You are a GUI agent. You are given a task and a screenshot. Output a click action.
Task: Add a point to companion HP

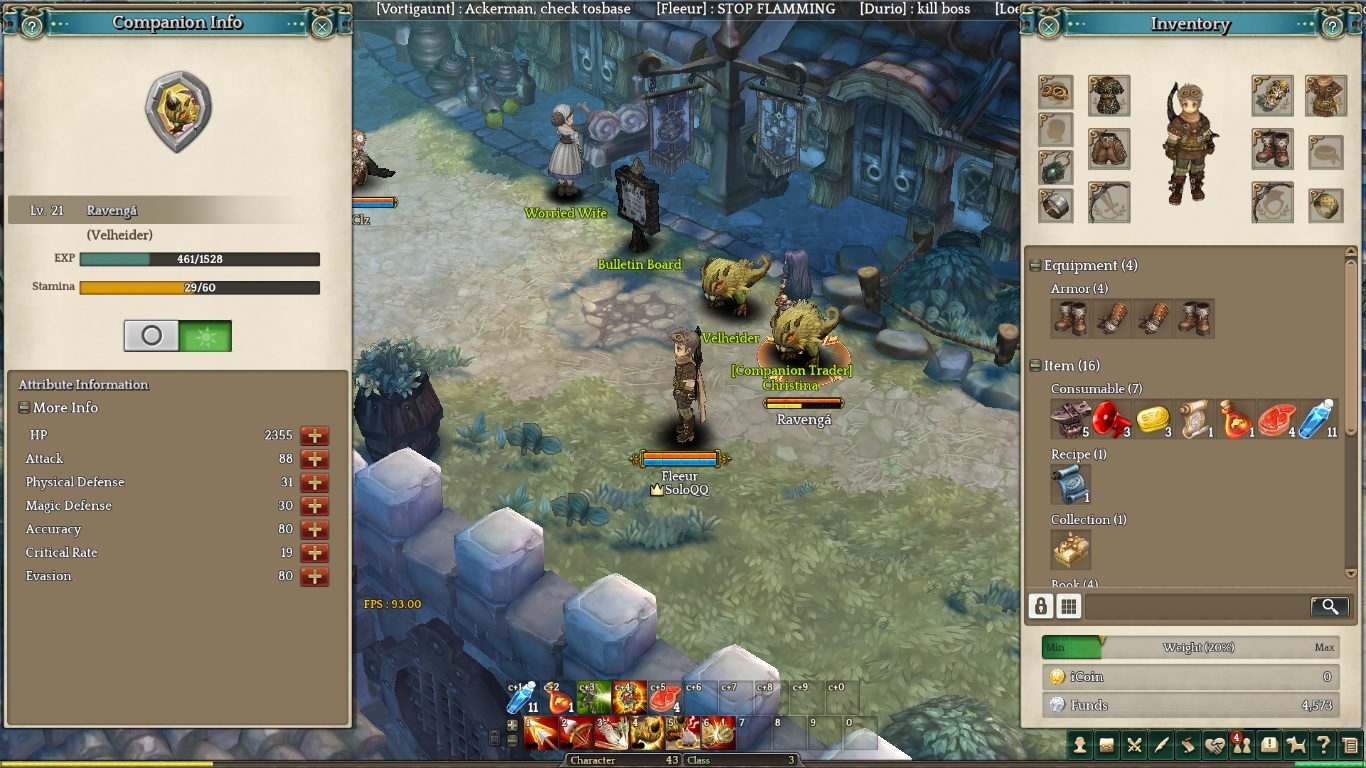(x=315, y=436)
